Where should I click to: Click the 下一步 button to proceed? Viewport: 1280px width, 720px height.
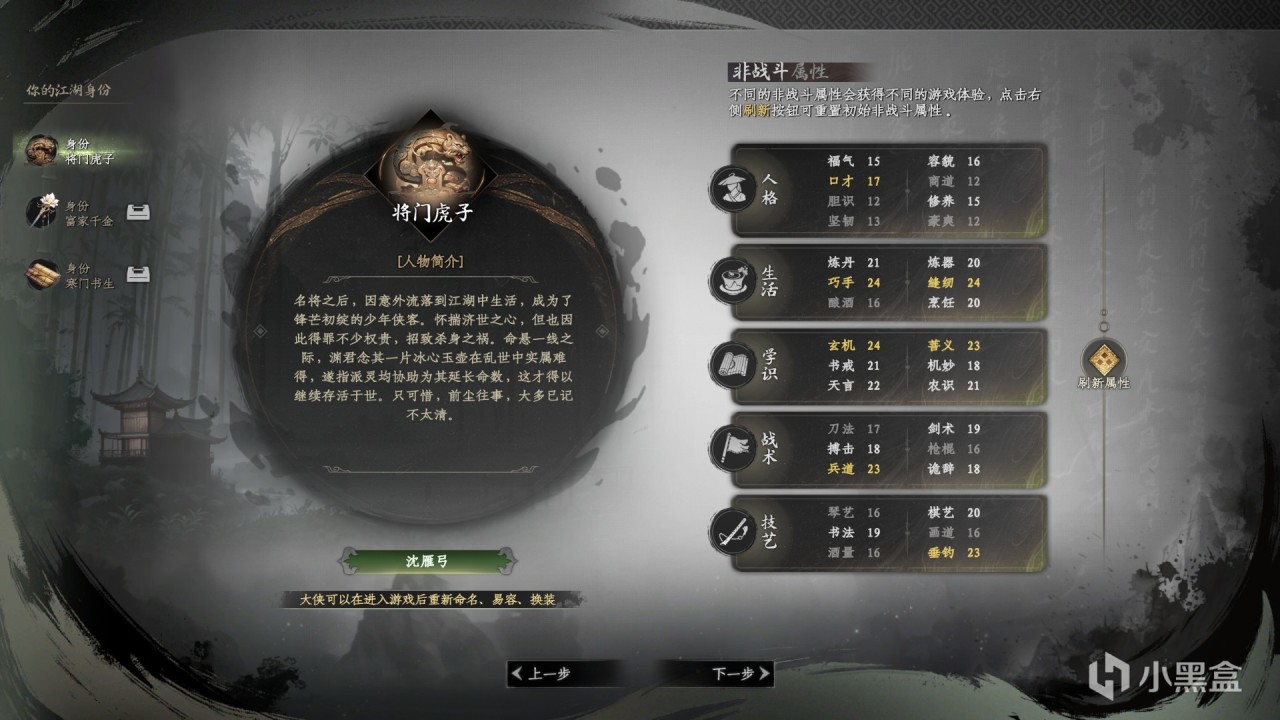coord(735,675)
